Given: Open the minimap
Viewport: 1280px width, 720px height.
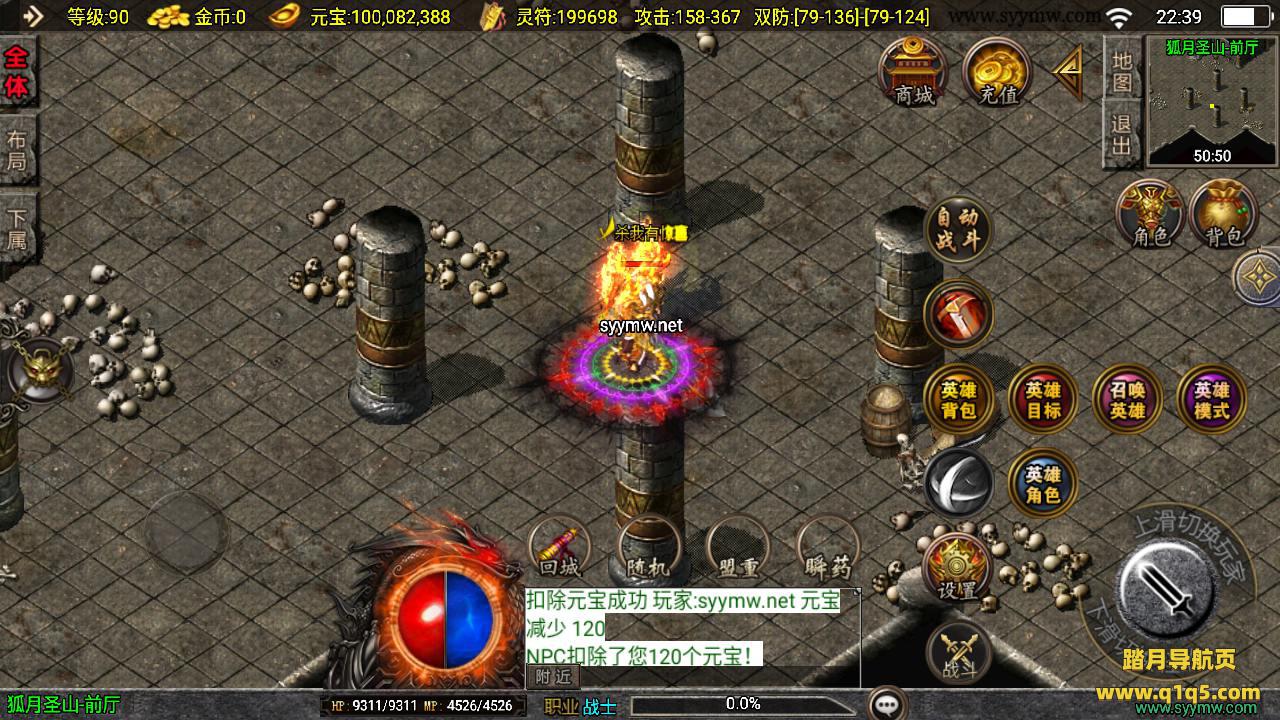Looking at the screenshot, I should [1212, 100].
